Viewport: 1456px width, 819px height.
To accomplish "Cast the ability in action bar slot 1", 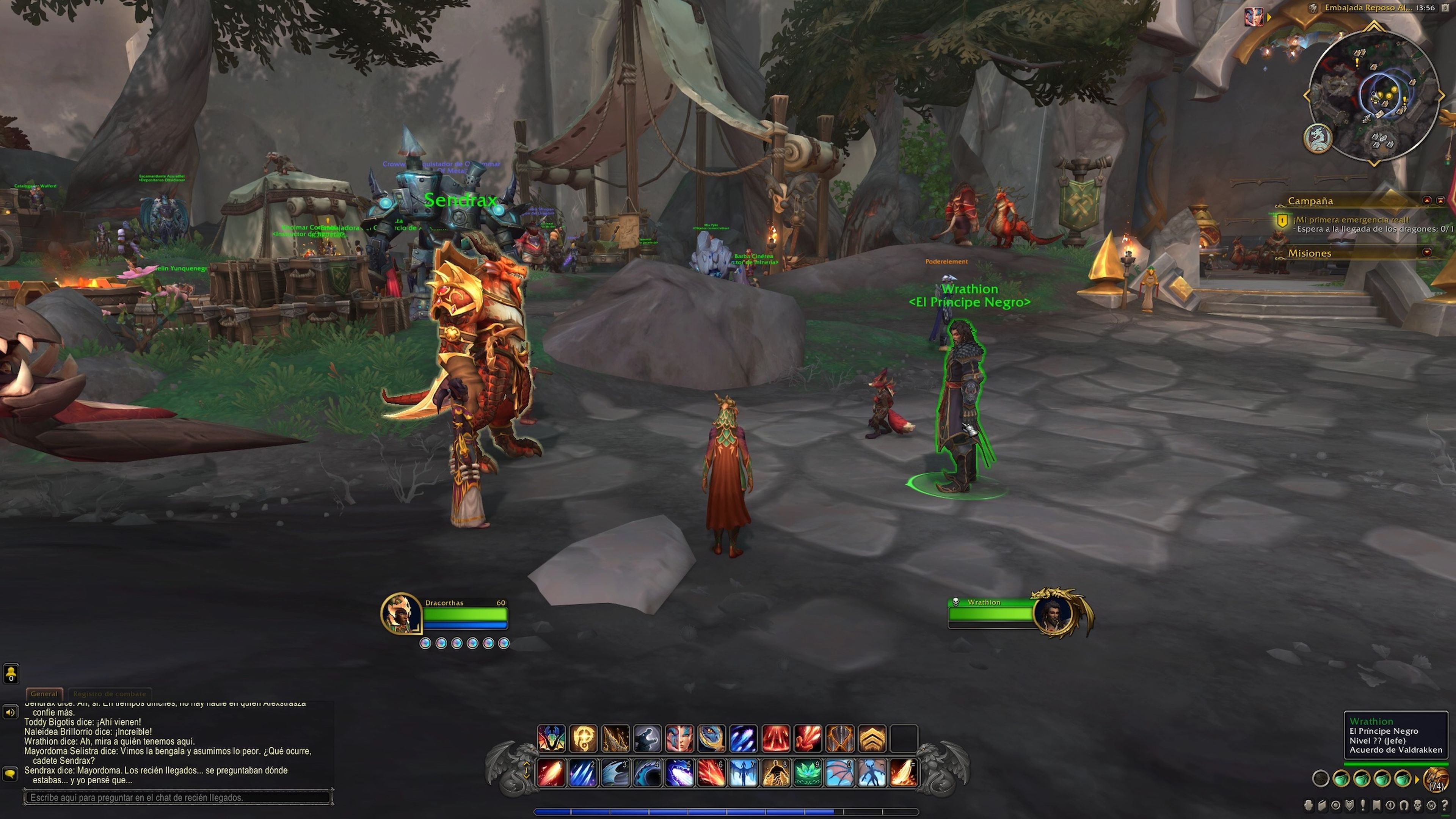I will [x=551, y=773].
